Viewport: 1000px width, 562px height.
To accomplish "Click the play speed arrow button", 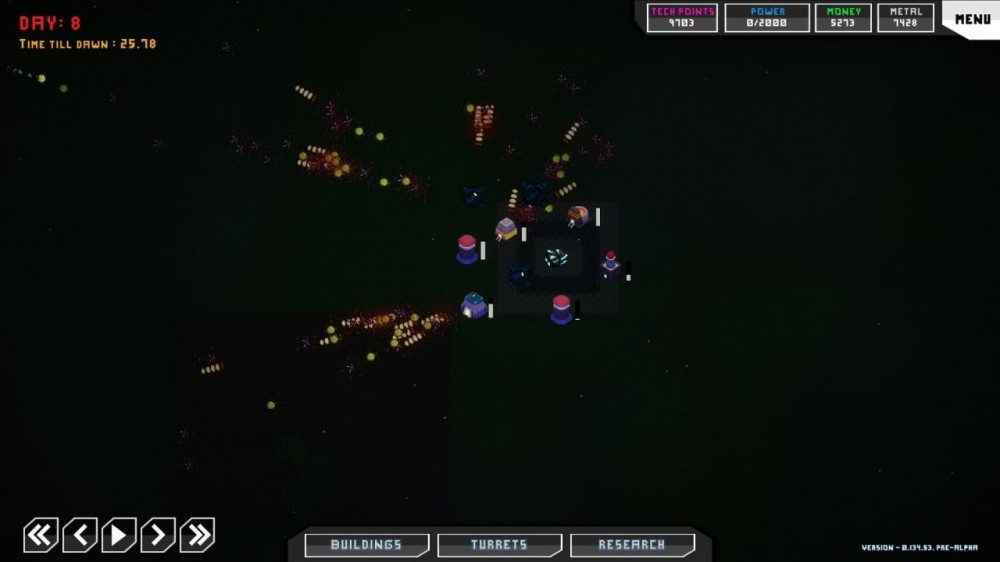I will tap(119, 535).
